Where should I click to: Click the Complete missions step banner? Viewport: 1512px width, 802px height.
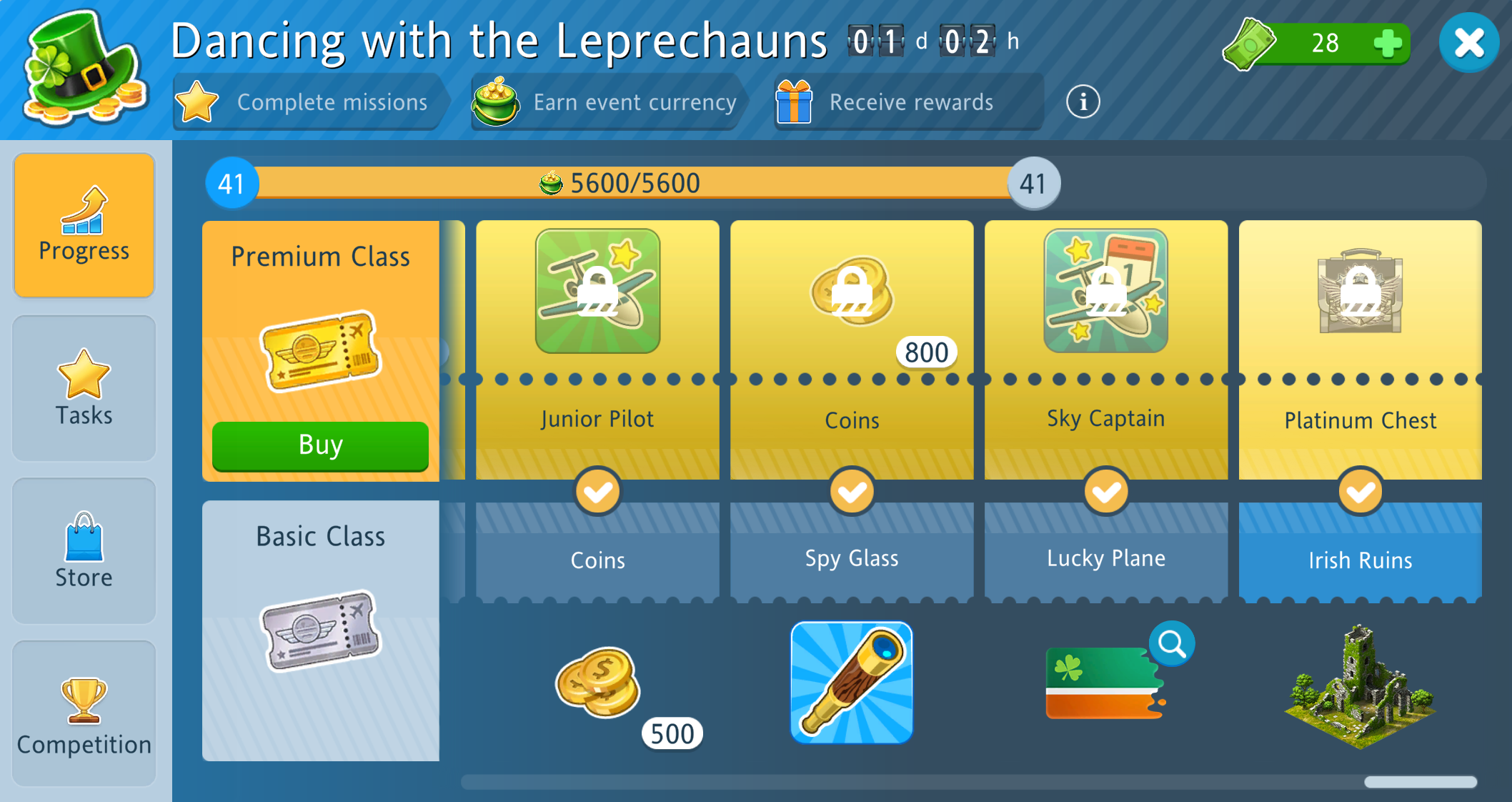click(x=309, y=102)
